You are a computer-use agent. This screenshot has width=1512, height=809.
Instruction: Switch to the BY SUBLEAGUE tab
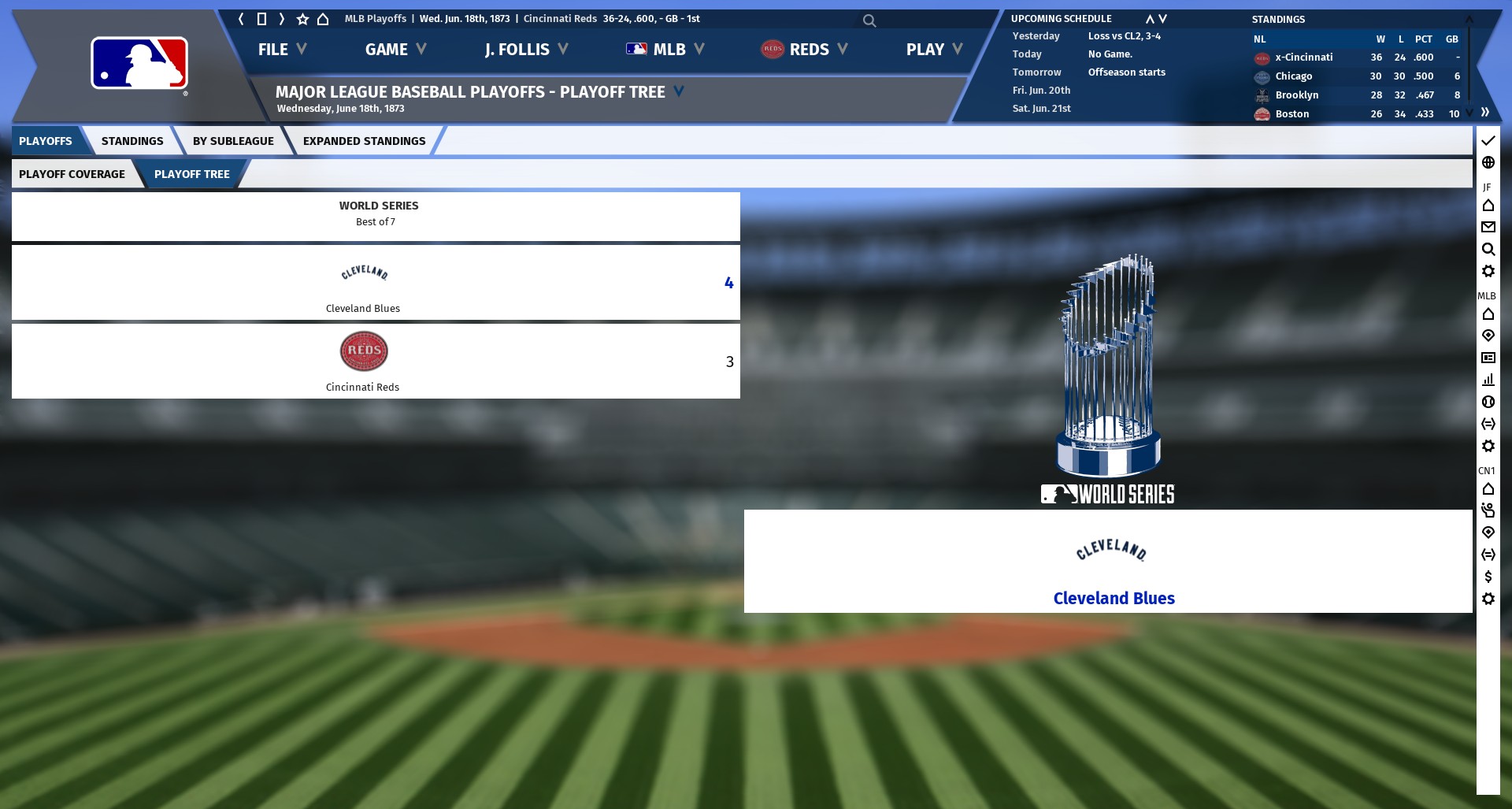pos(233,141)
